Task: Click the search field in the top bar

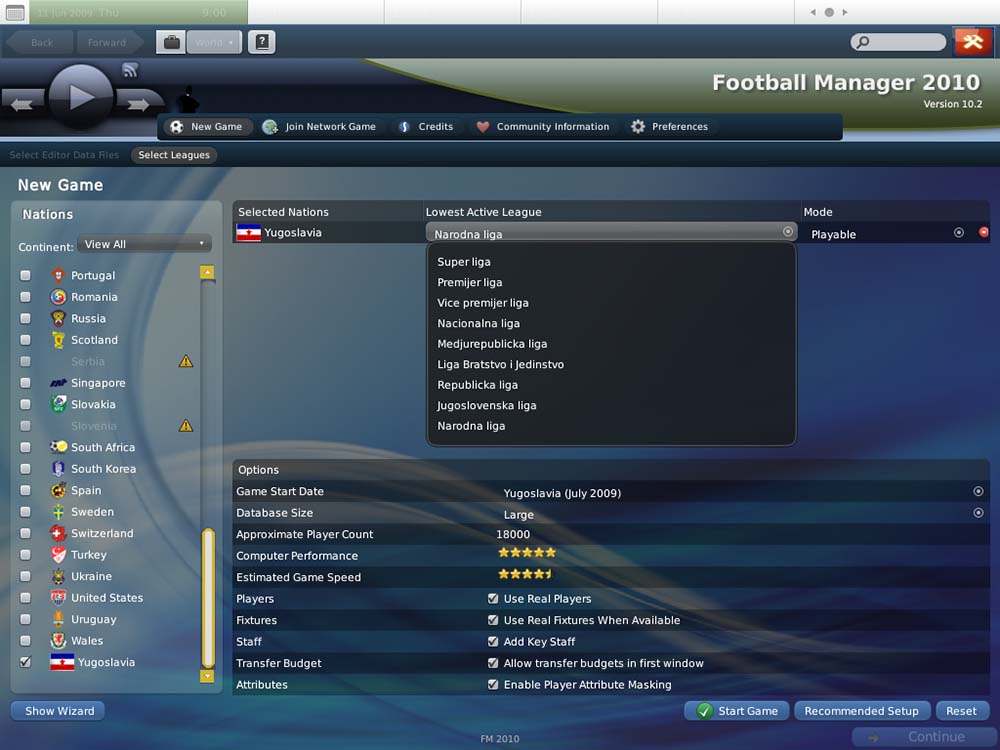Action: tap(898, 42)
